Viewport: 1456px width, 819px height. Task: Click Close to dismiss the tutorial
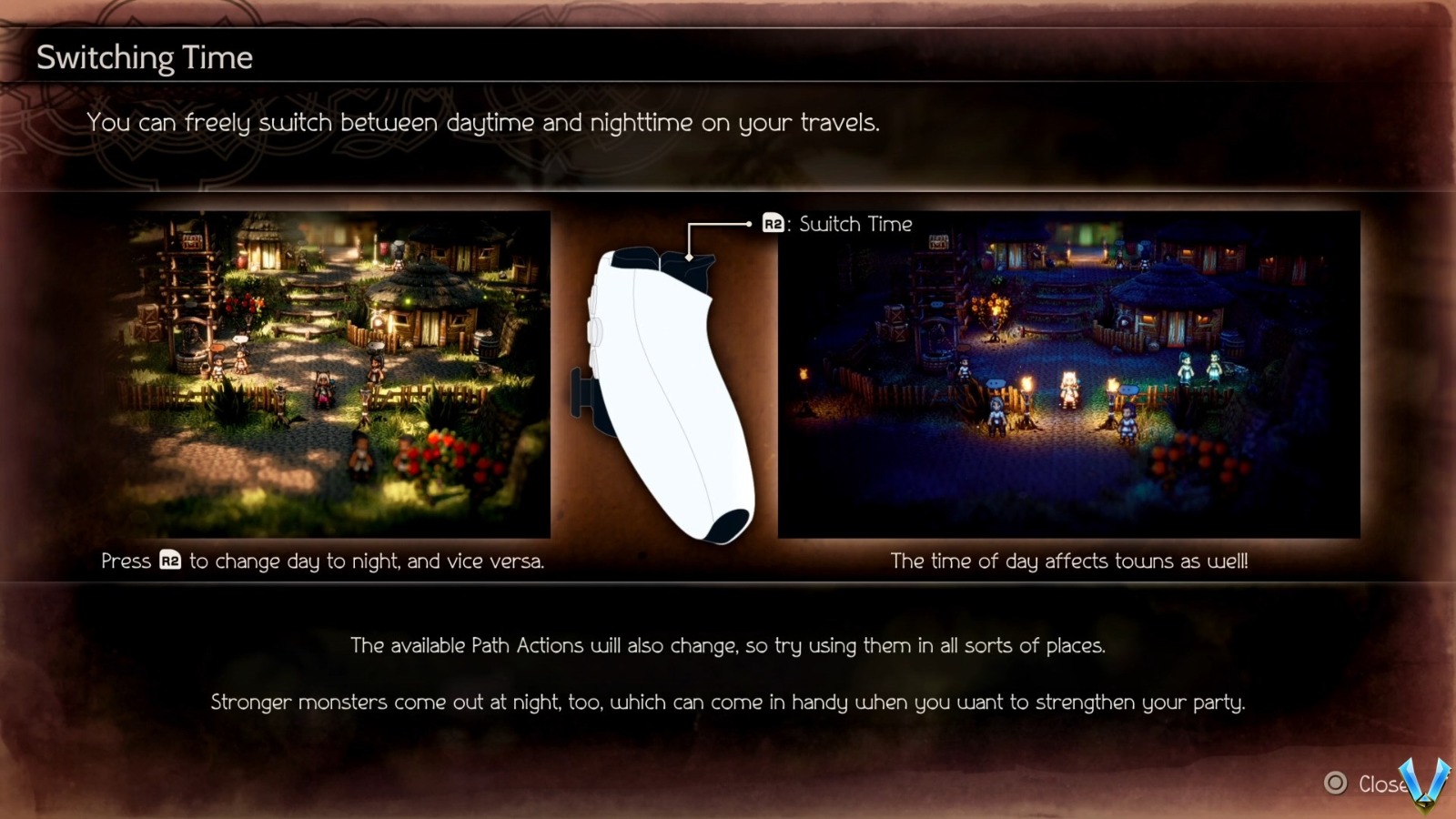pyautogui.click(x=1376, y=782)
